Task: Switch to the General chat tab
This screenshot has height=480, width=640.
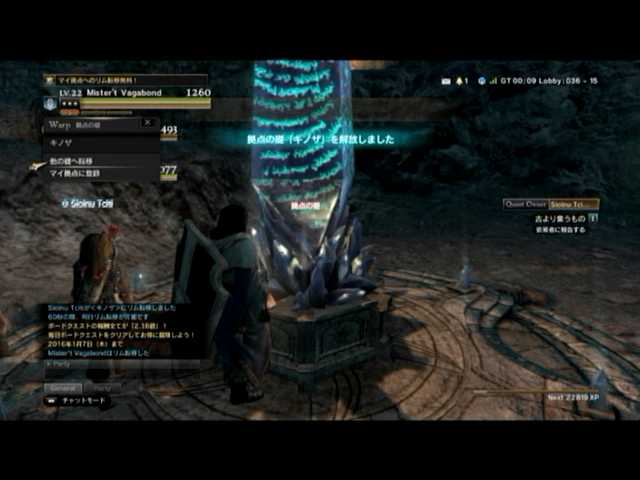Action: 63,387
